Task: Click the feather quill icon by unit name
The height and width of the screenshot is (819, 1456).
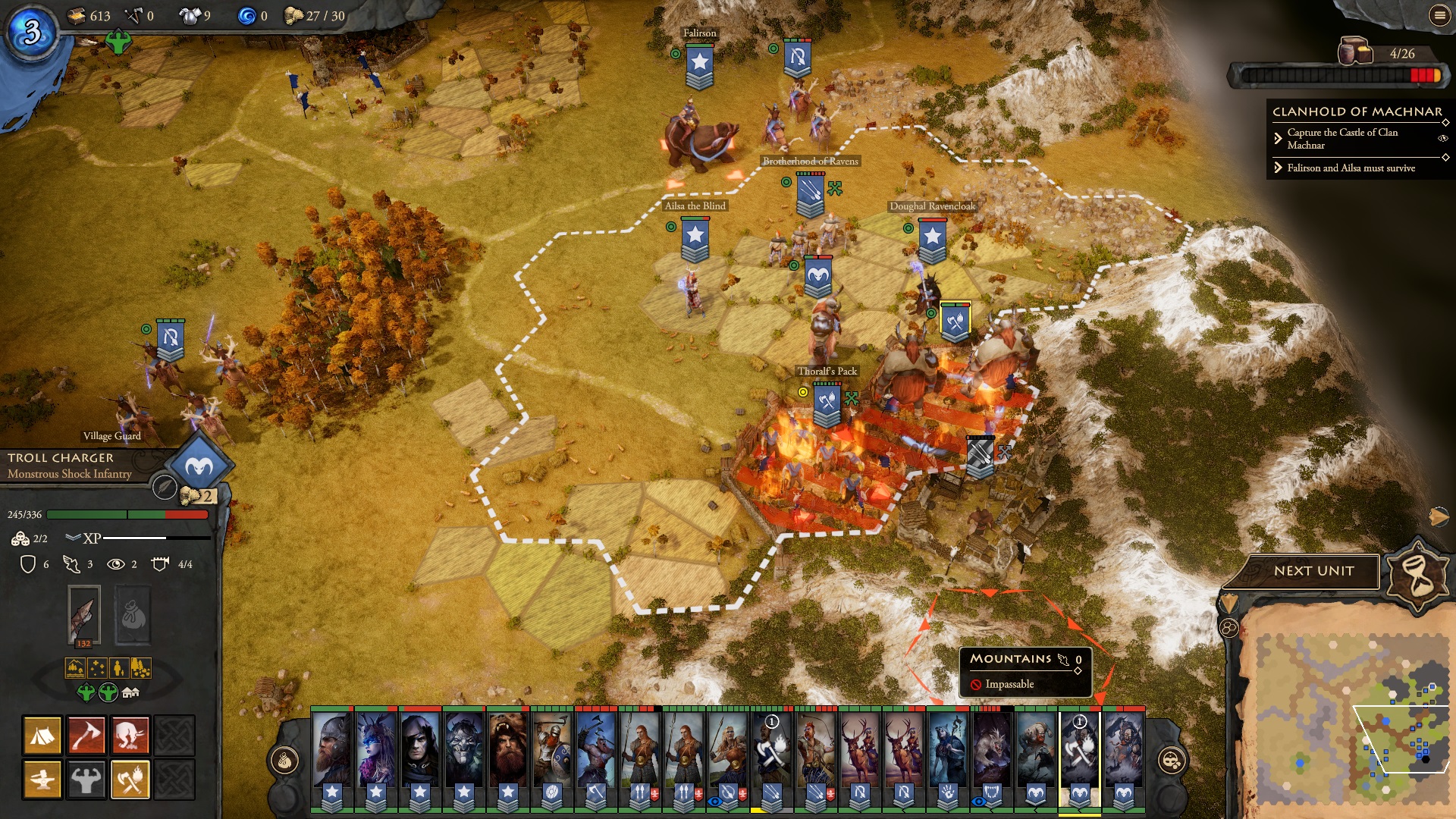Action: point(164,487)
